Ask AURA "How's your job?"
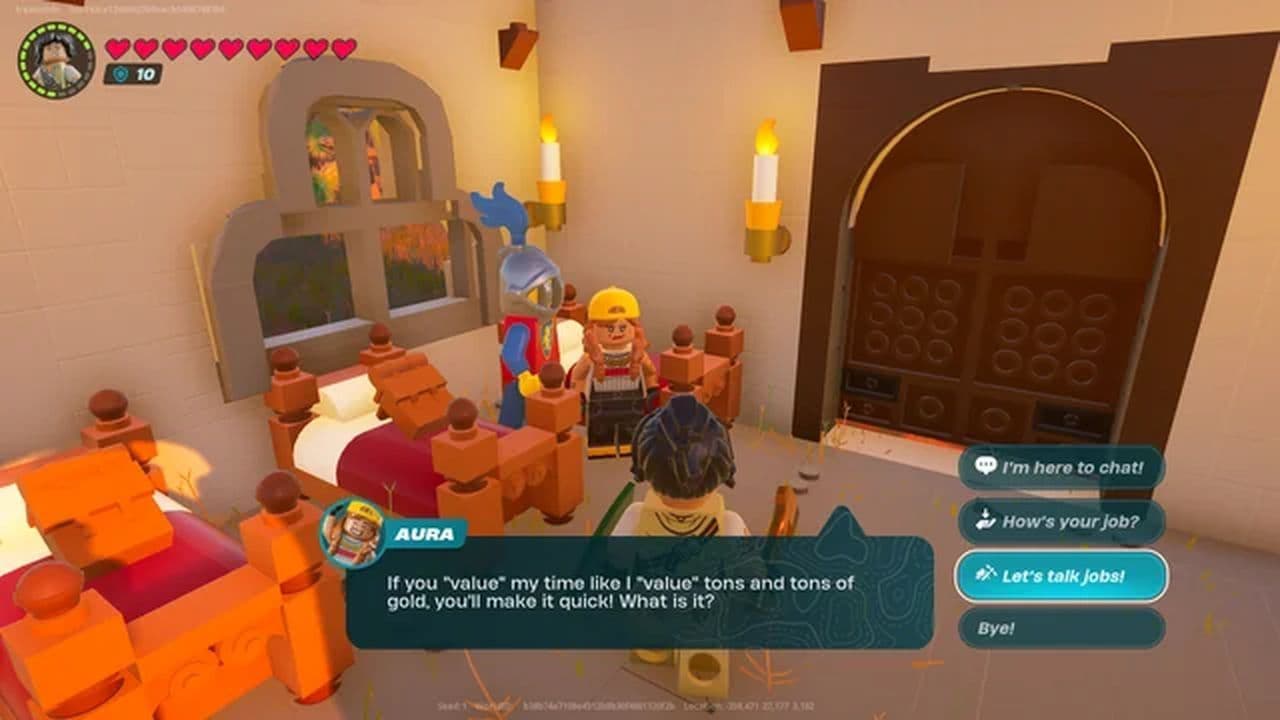This screenshot has width=1280, height=720. coord(1060,520)
